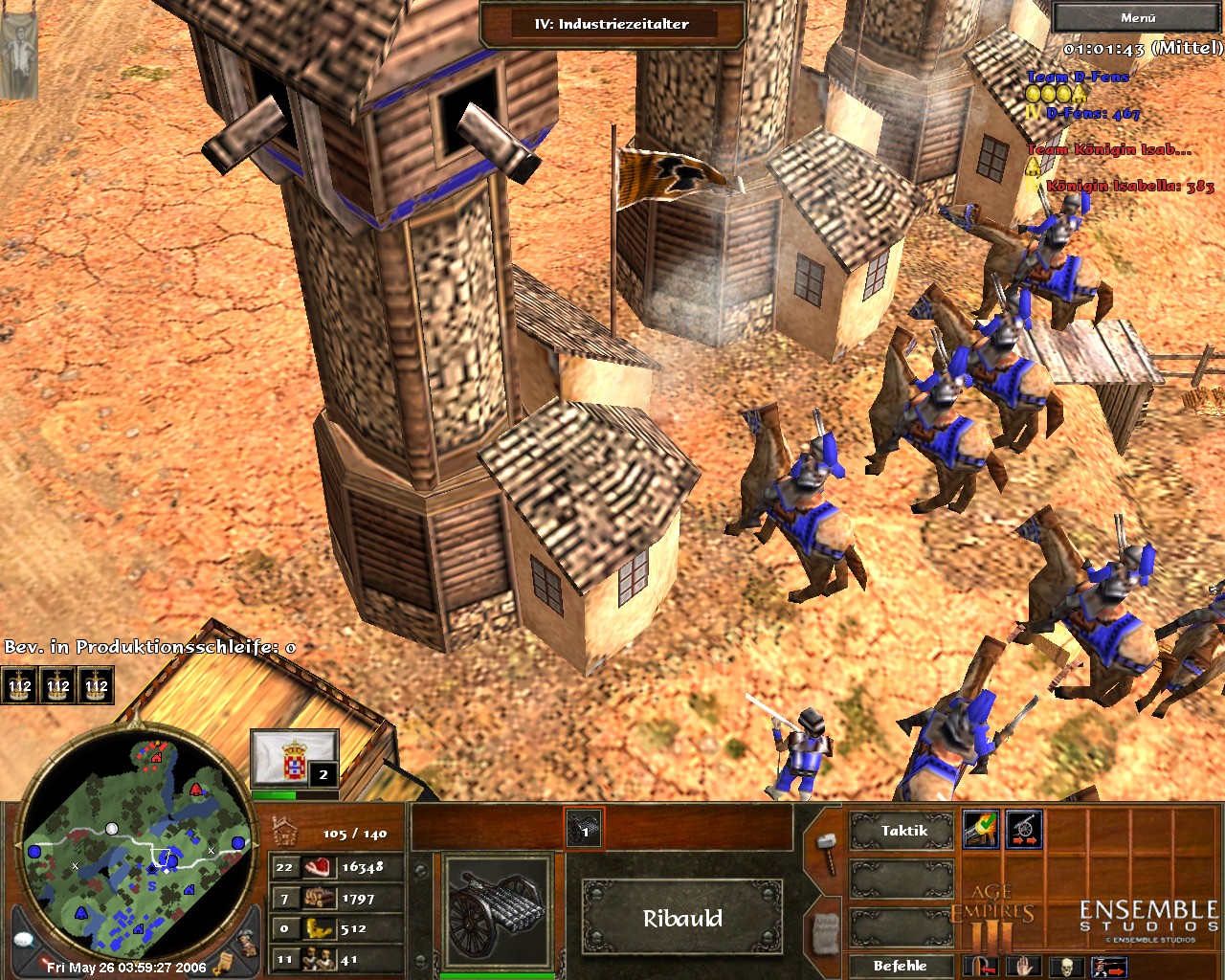
Task: Click the Ribauld unit portrait
Action: (x=496, y=912)
